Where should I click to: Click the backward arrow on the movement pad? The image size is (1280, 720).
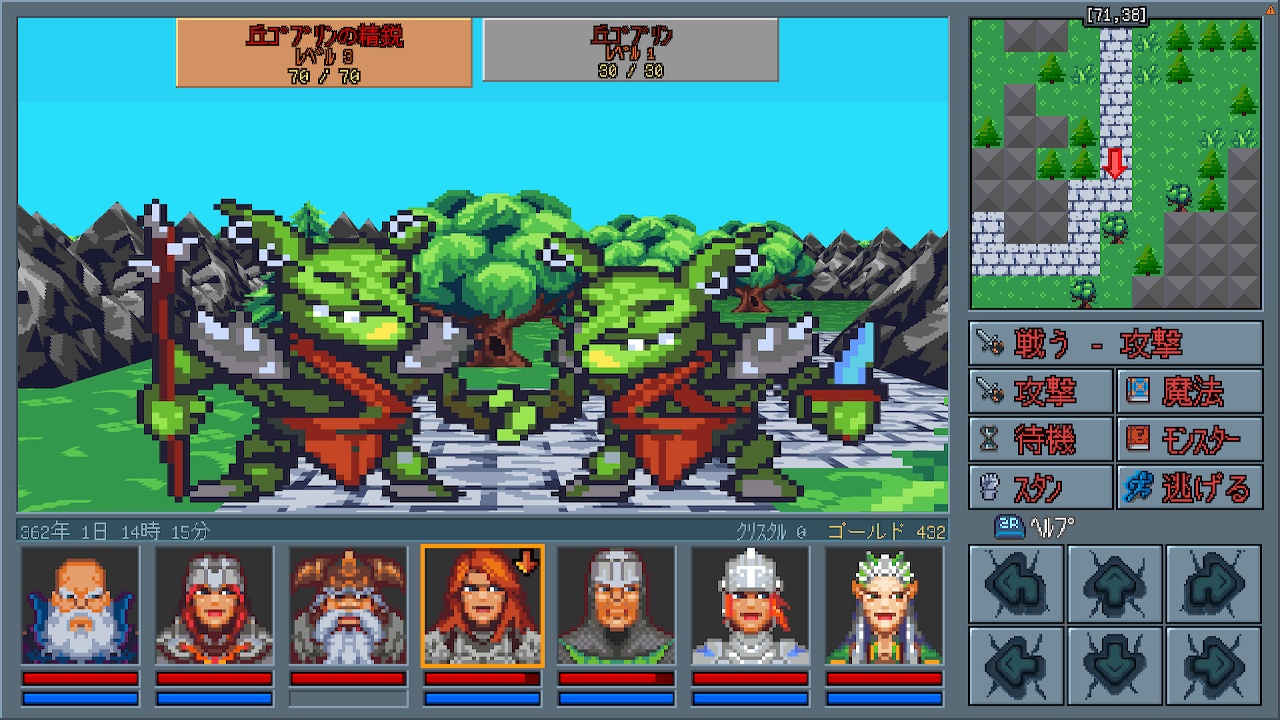tap(1114, 665)
